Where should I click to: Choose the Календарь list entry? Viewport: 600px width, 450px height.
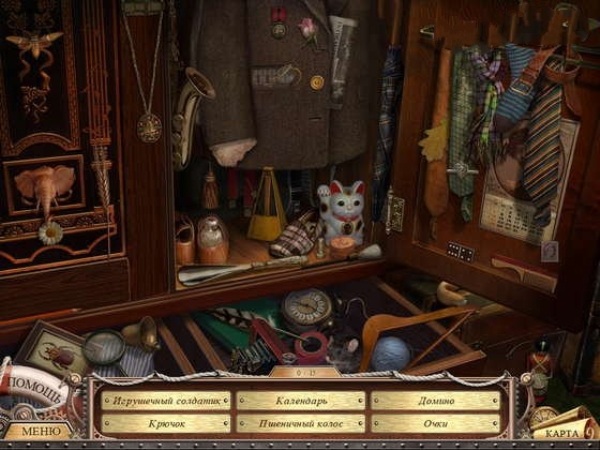click(301, 400)
